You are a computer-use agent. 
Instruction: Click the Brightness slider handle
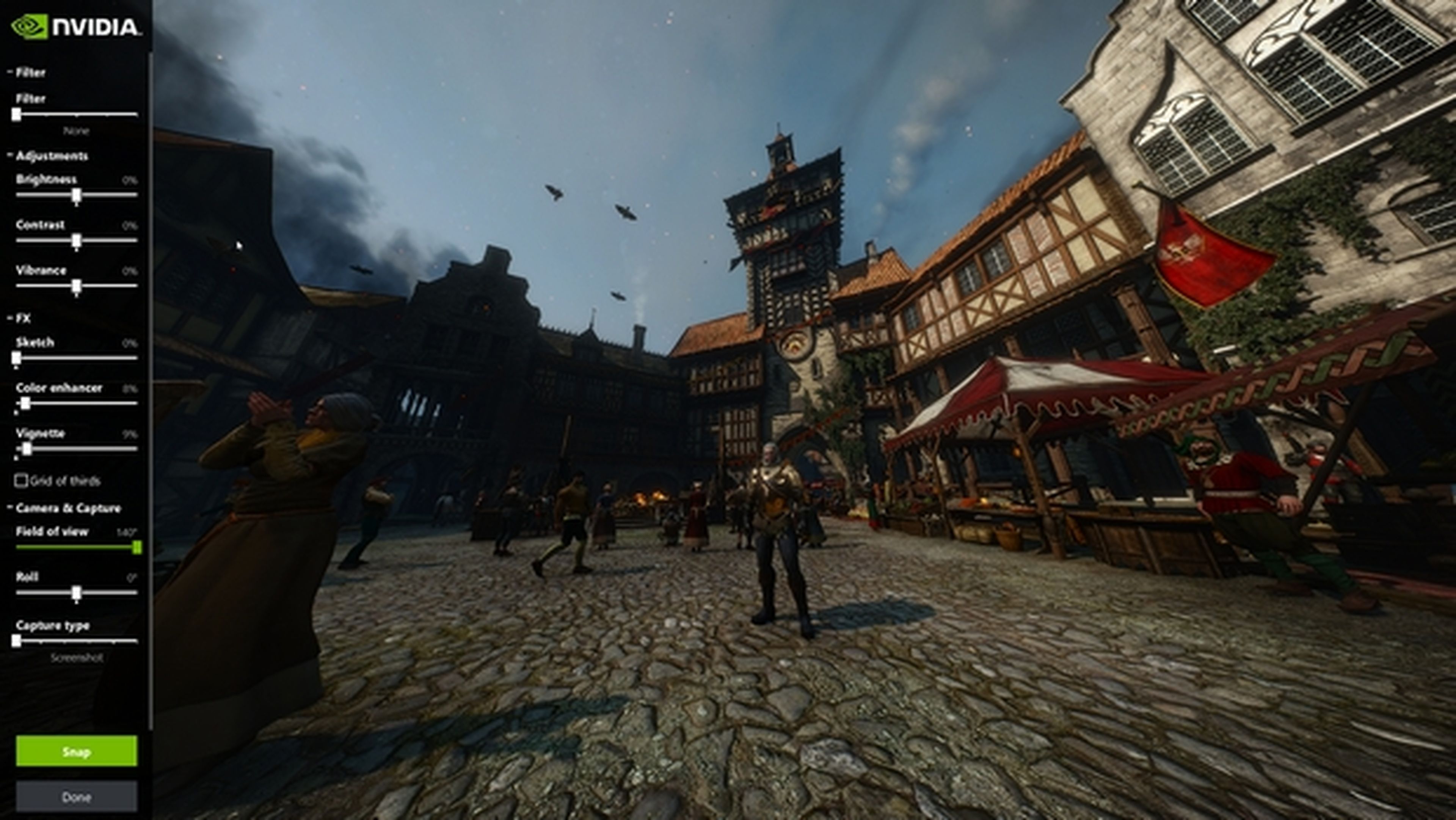(x=76, y=196)
